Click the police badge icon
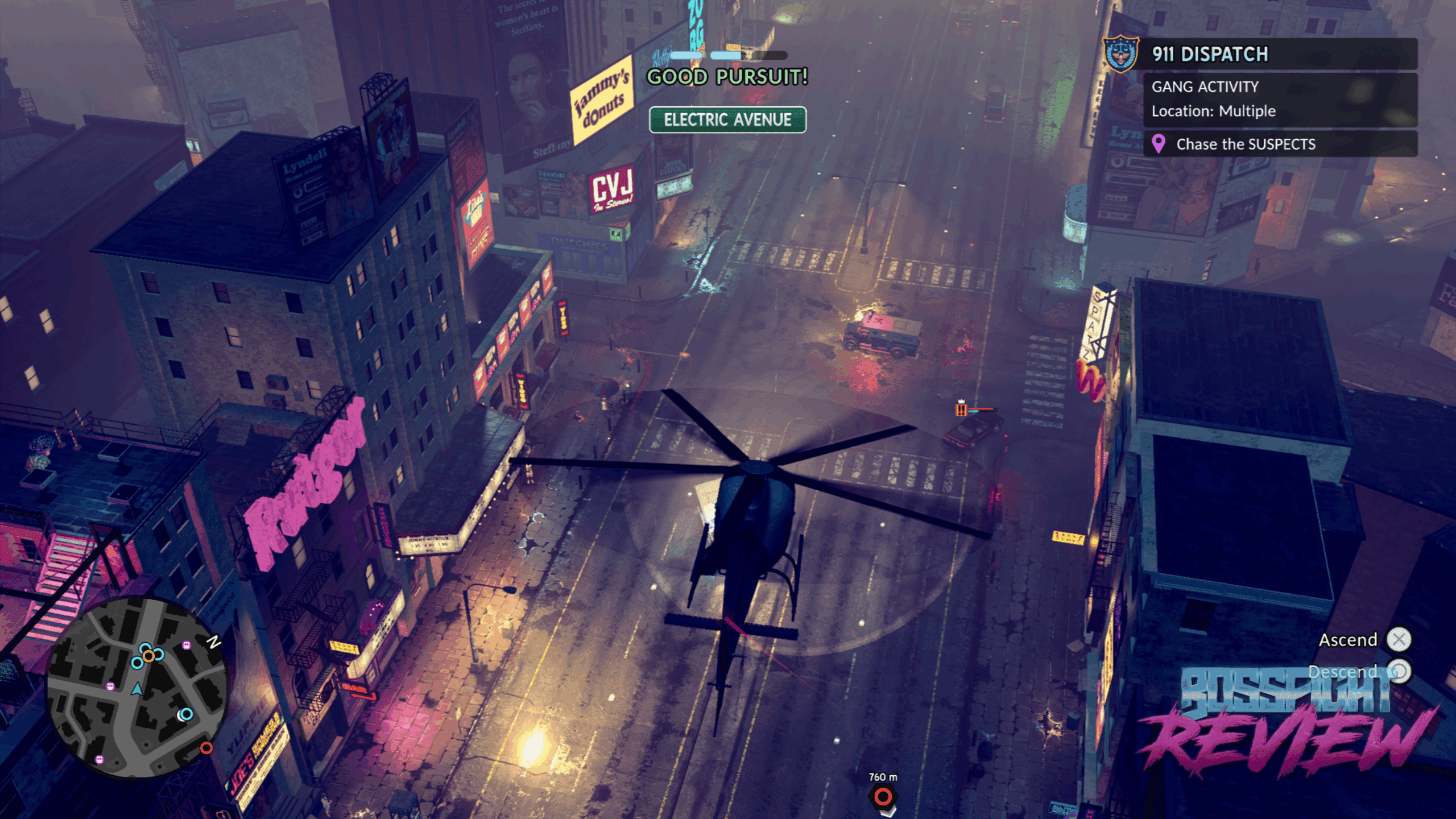Image resolution: width=1456 pixels, height=819 pixels. [x=1120, y=54]
